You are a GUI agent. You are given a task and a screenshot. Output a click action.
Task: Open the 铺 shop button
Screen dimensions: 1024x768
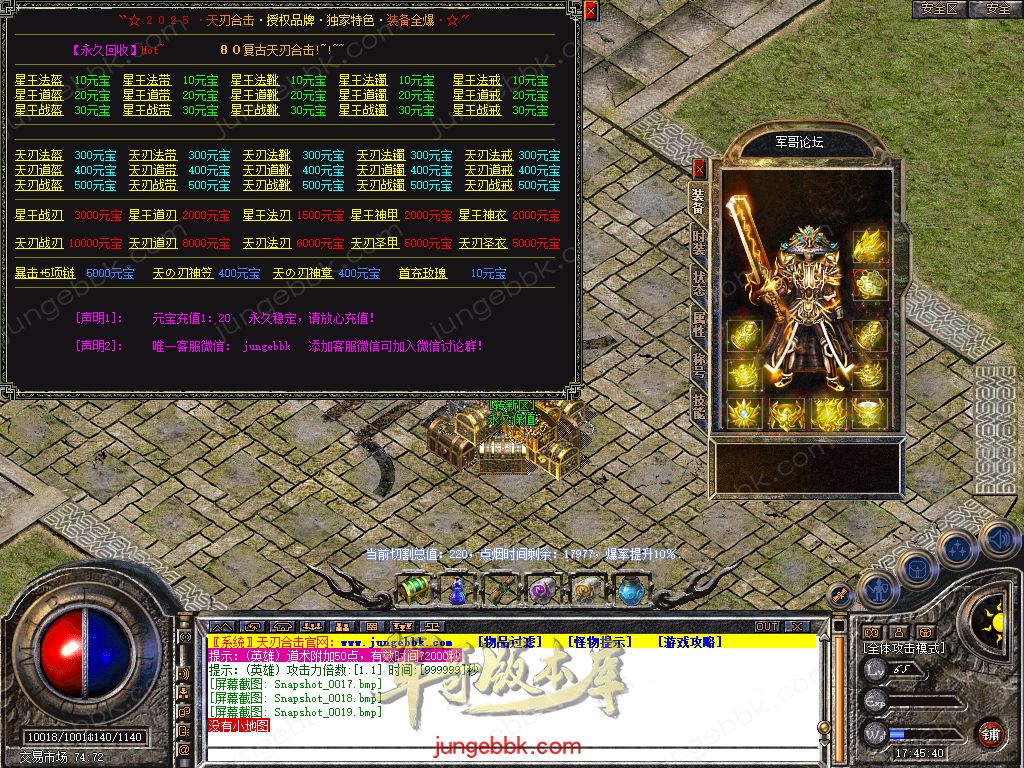click(990, 733)
